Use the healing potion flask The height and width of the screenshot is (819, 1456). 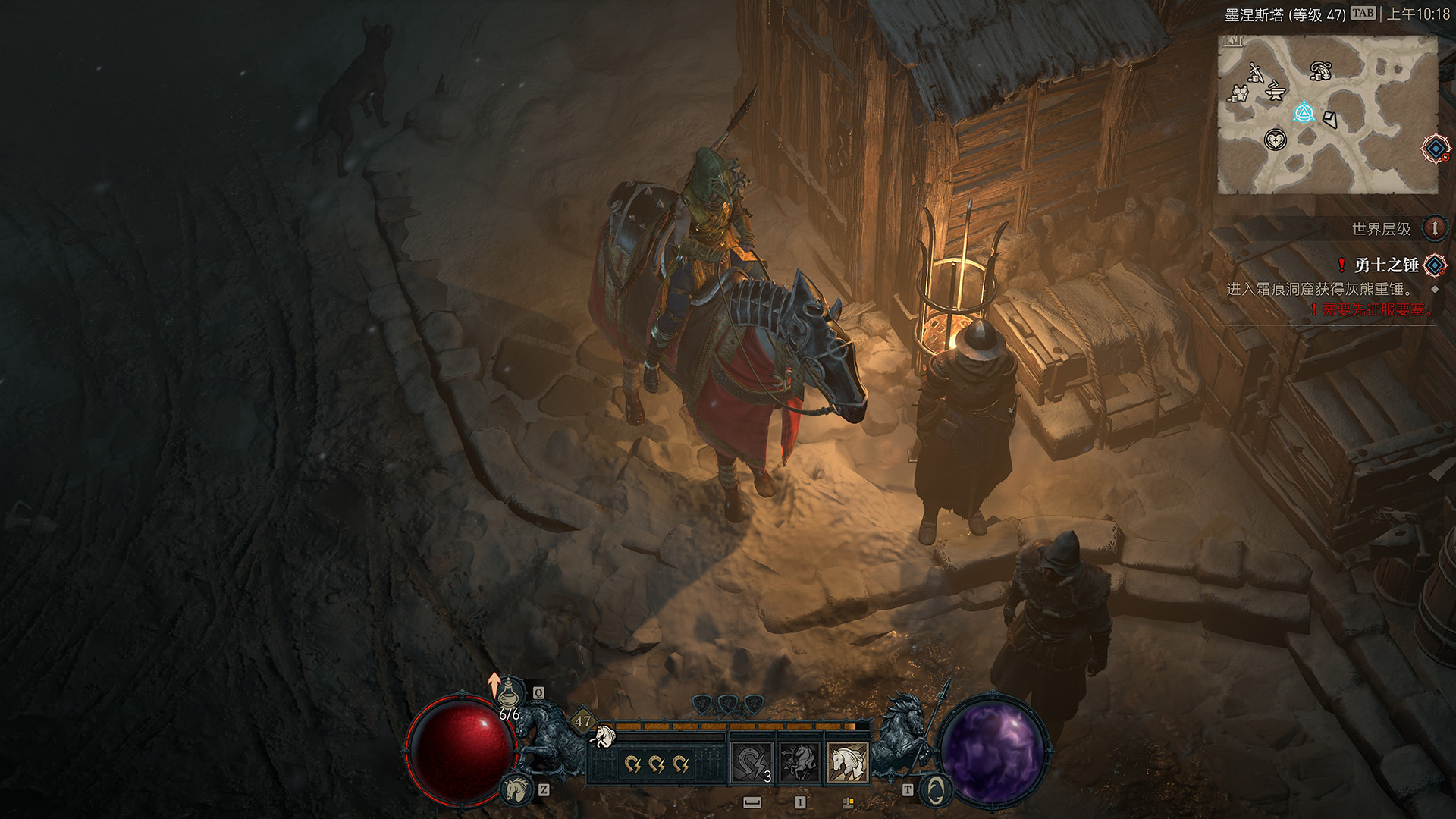point(511,692)
